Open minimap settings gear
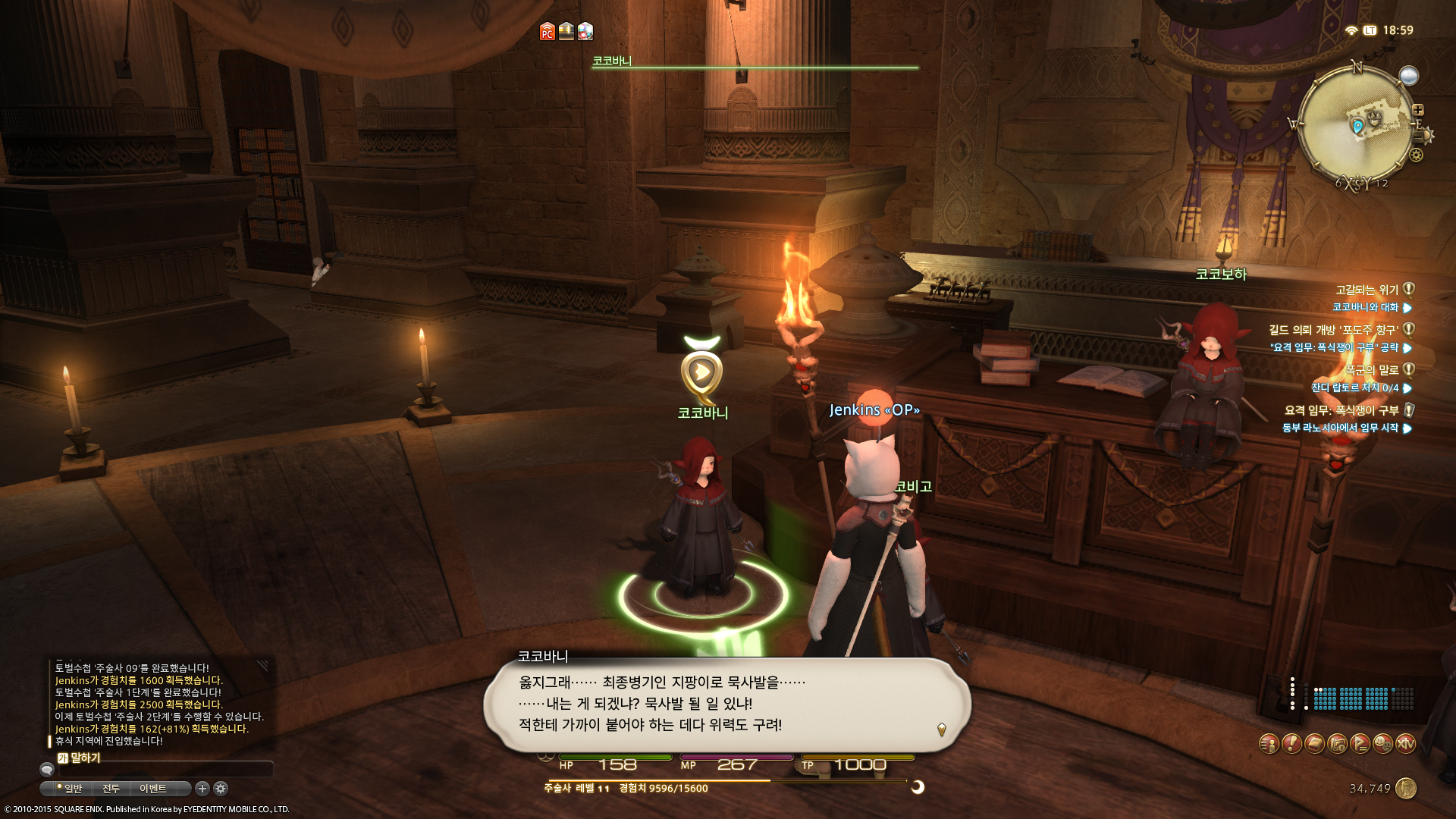 (x=1416, y=155)
